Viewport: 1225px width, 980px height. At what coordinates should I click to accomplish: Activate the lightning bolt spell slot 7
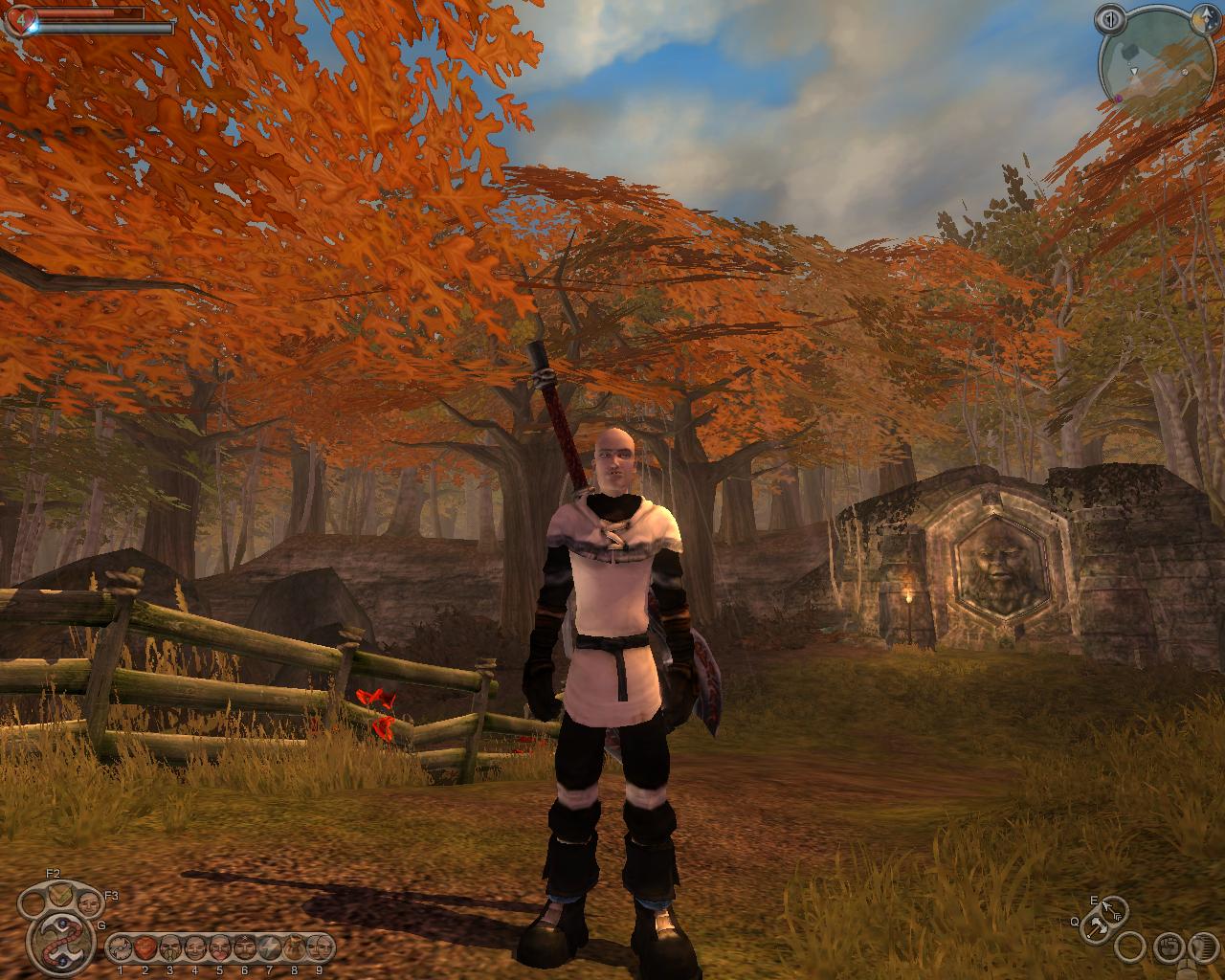click(x=269, y=947)
